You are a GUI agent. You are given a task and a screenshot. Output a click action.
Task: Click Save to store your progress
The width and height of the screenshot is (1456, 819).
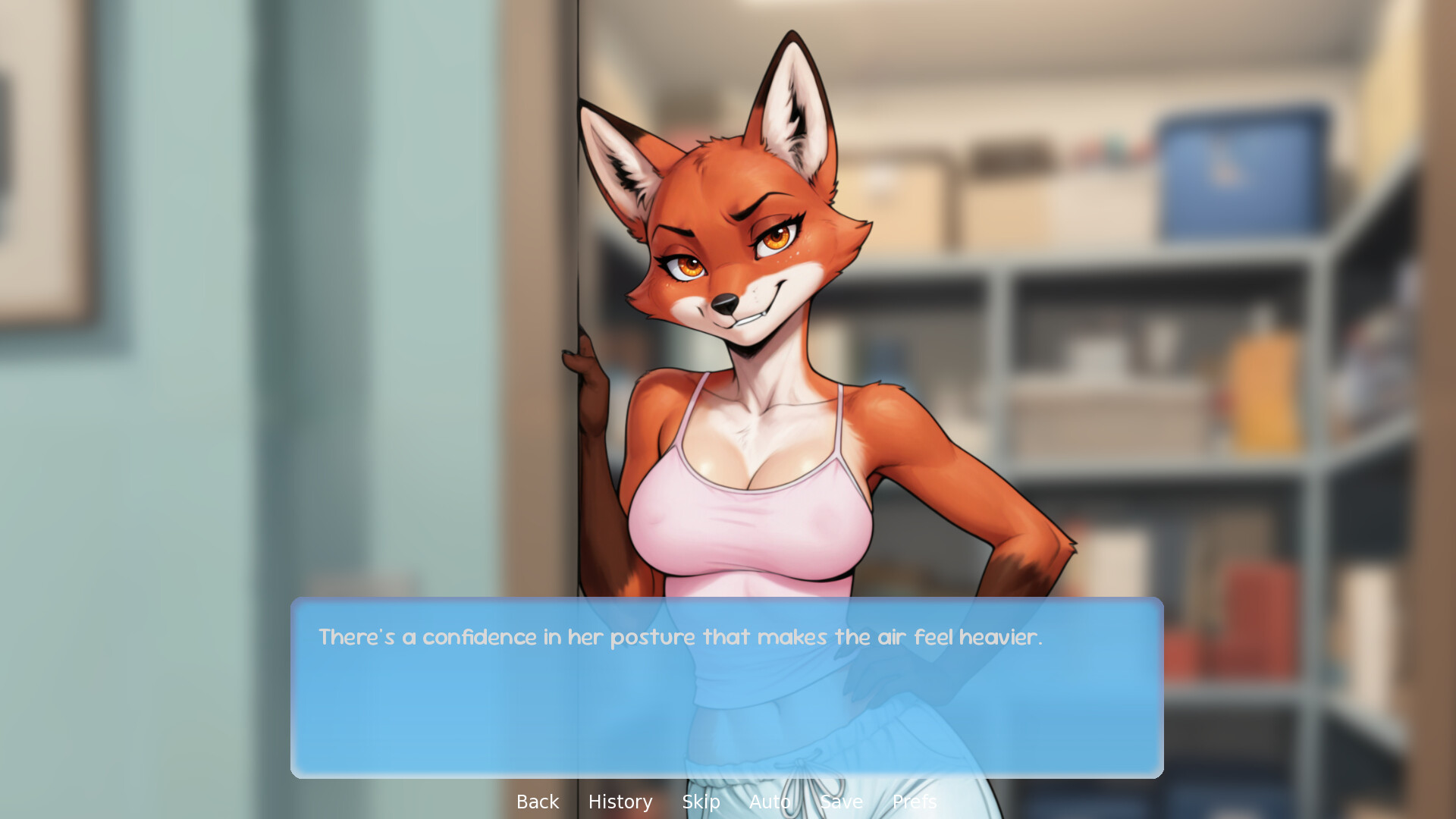point(841,802)
